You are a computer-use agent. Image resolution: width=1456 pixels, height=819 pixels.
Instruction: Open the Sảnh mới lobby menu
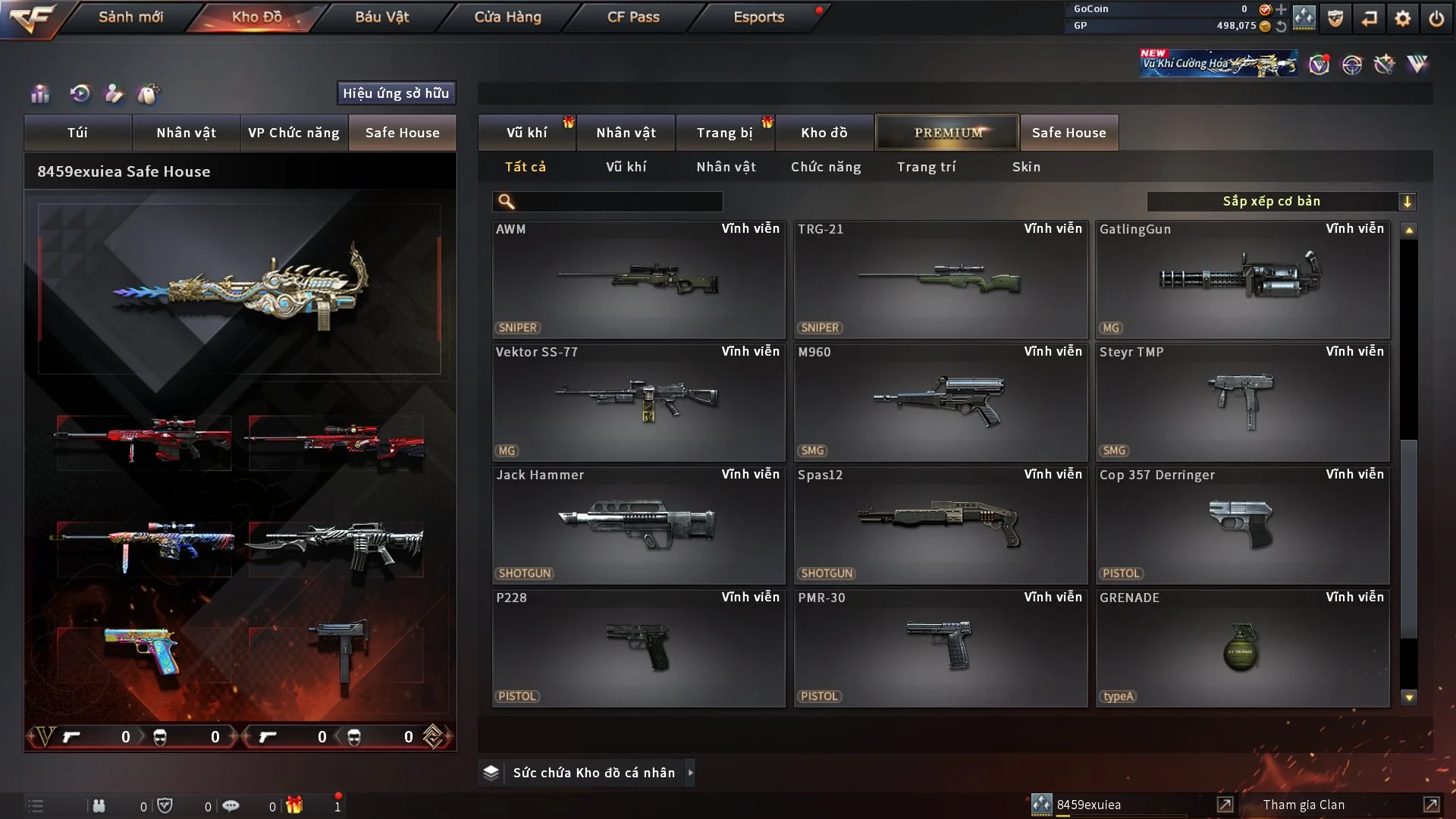130,17
